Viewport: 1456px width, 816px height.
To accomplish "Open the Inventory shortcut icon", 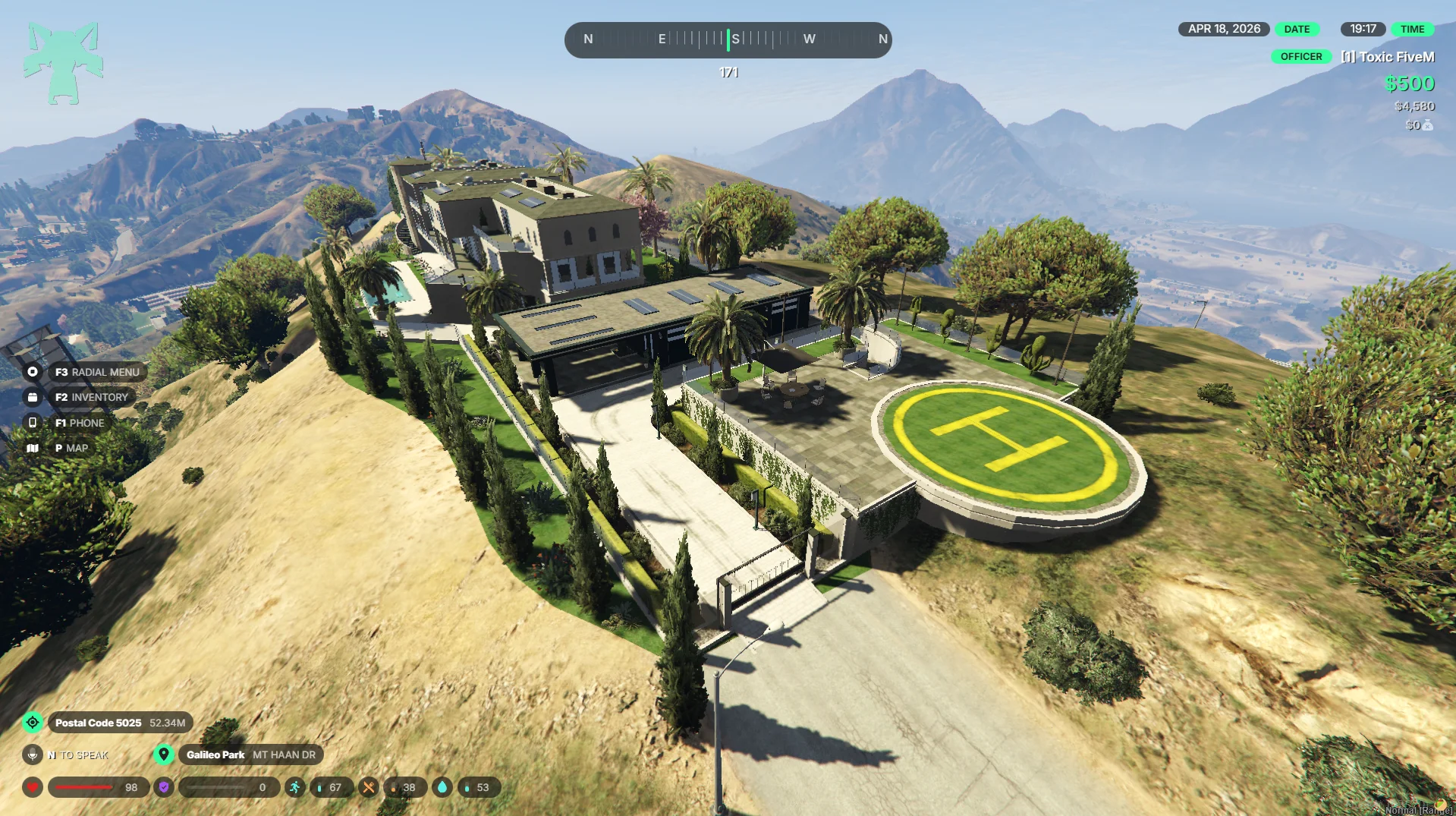I will point(33,397).
